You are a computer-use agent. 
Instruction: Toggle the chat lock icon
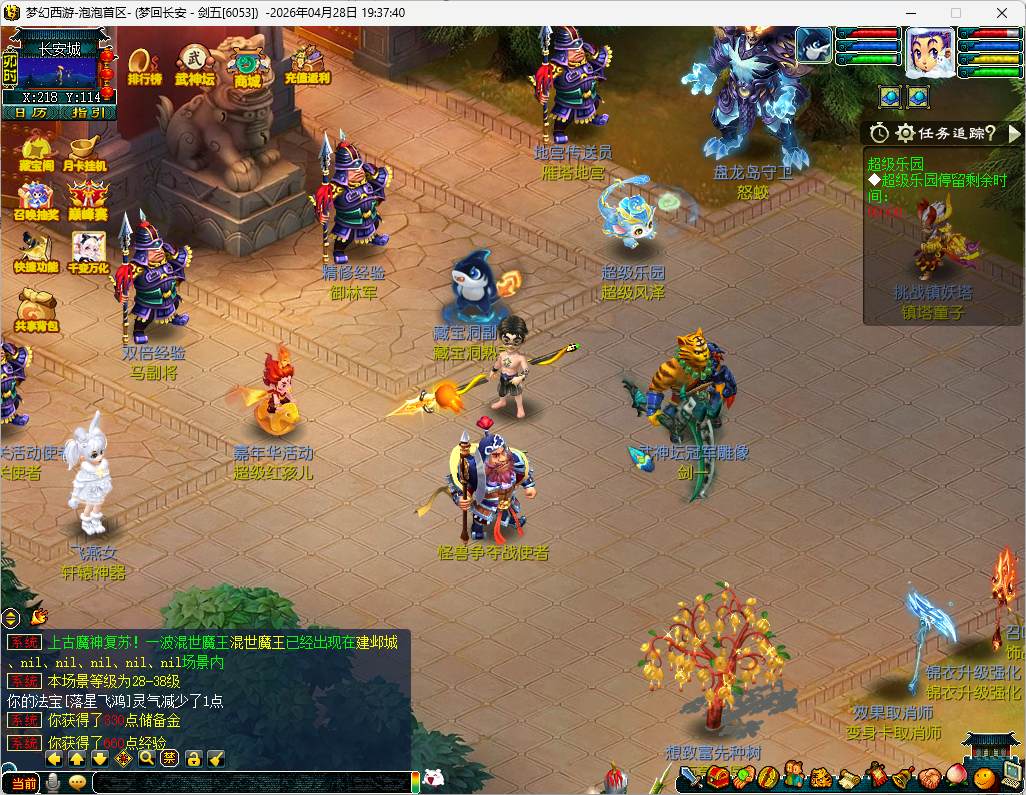[193, 759]
